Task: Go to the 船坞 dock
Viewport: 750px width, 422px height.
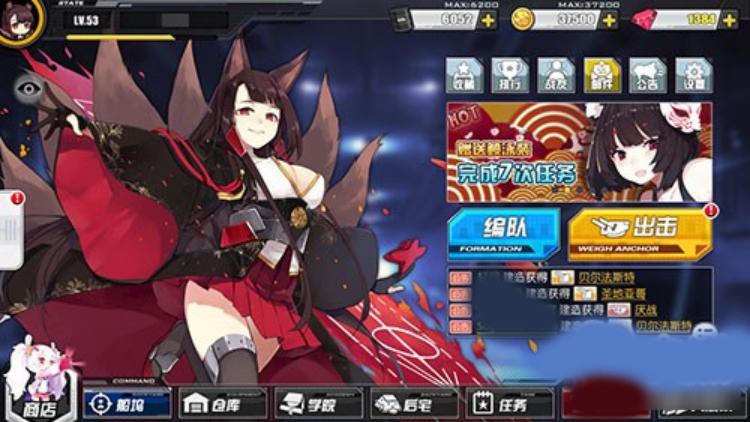Action: click(127, 403)
